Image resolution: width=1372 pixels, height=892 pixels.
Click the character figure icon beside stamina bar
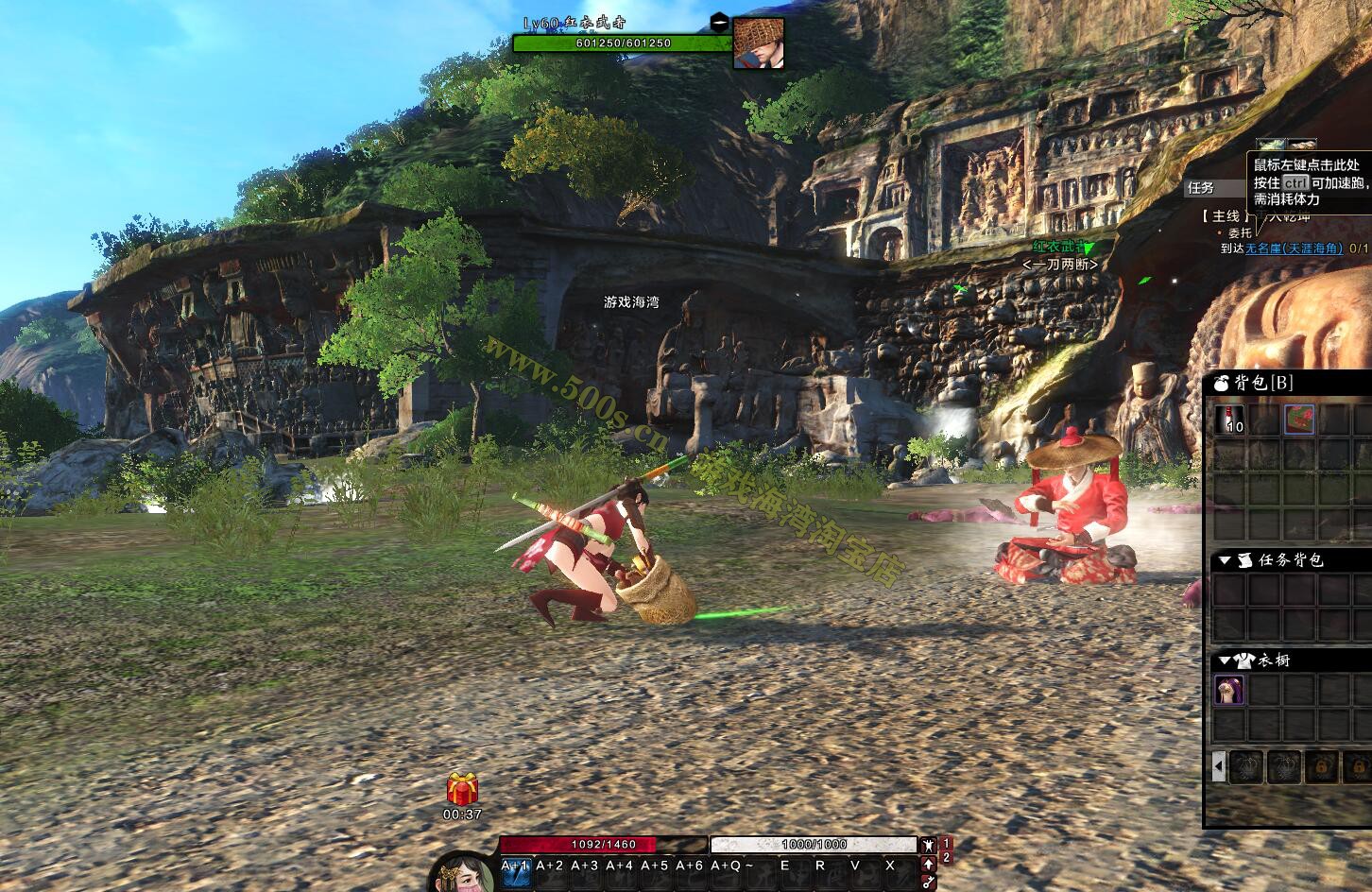tap(928, 845)
